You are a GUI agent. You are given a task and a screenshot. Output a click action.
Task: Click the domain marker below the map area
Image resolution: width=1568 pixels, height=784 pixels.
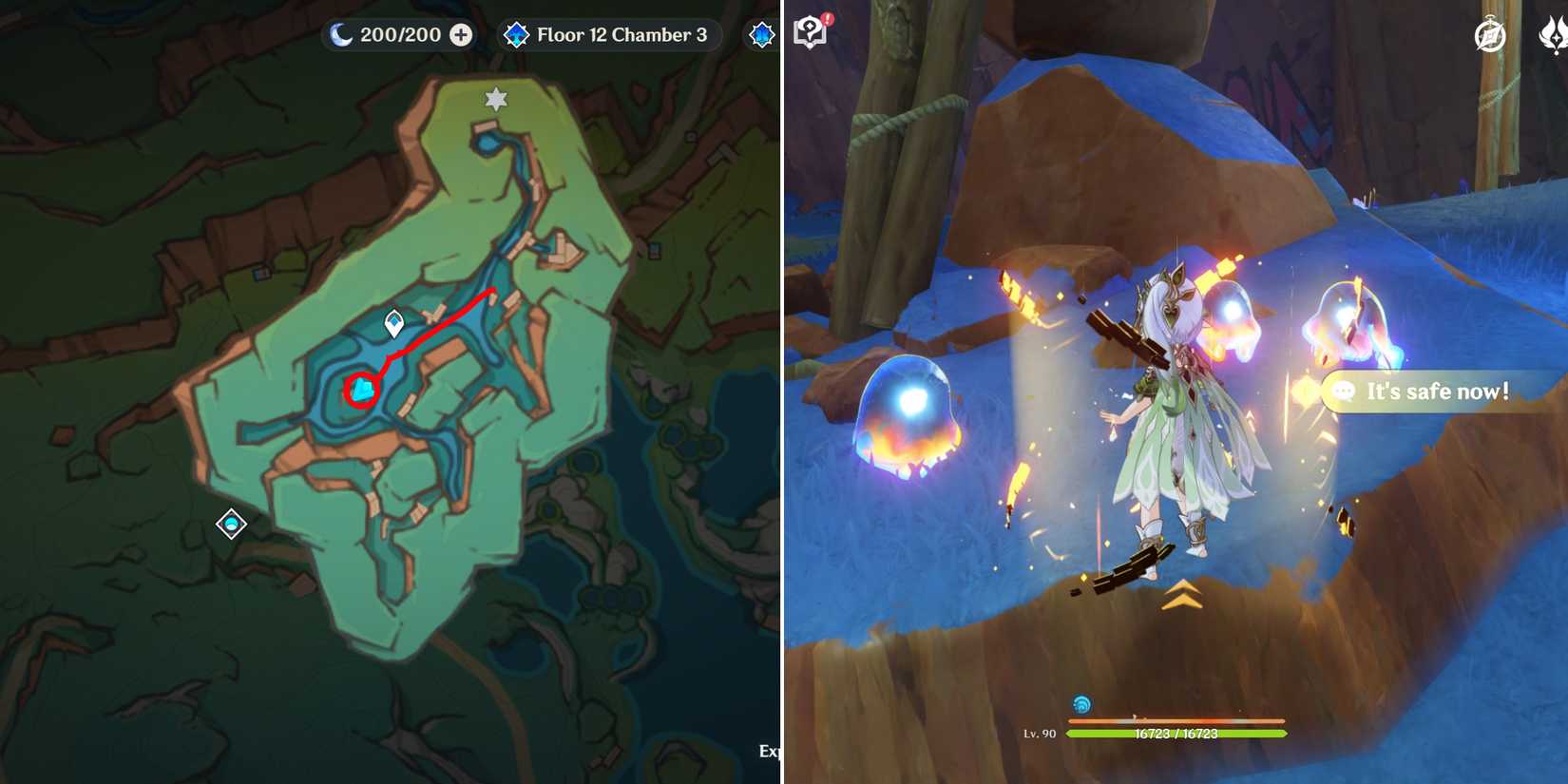click(x=231, y=524)
